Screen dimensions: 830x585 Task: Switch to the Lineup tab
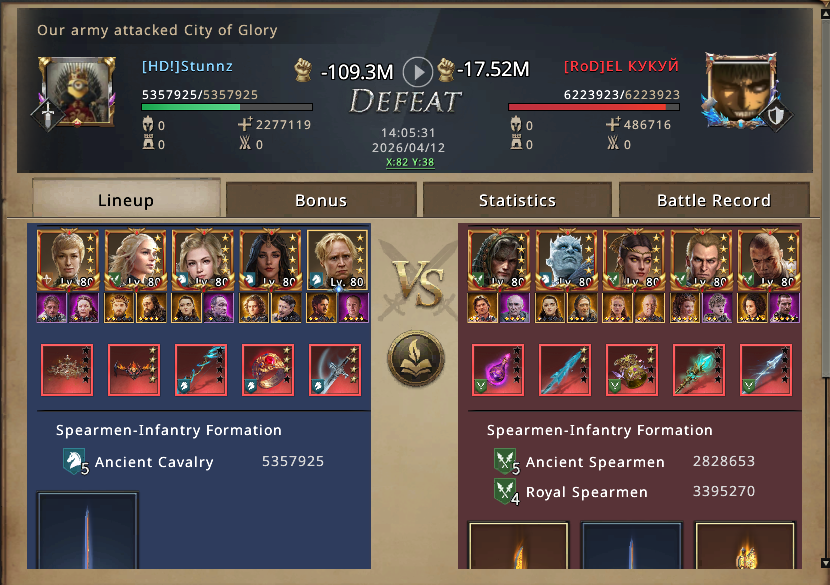[x=126, y=200]
